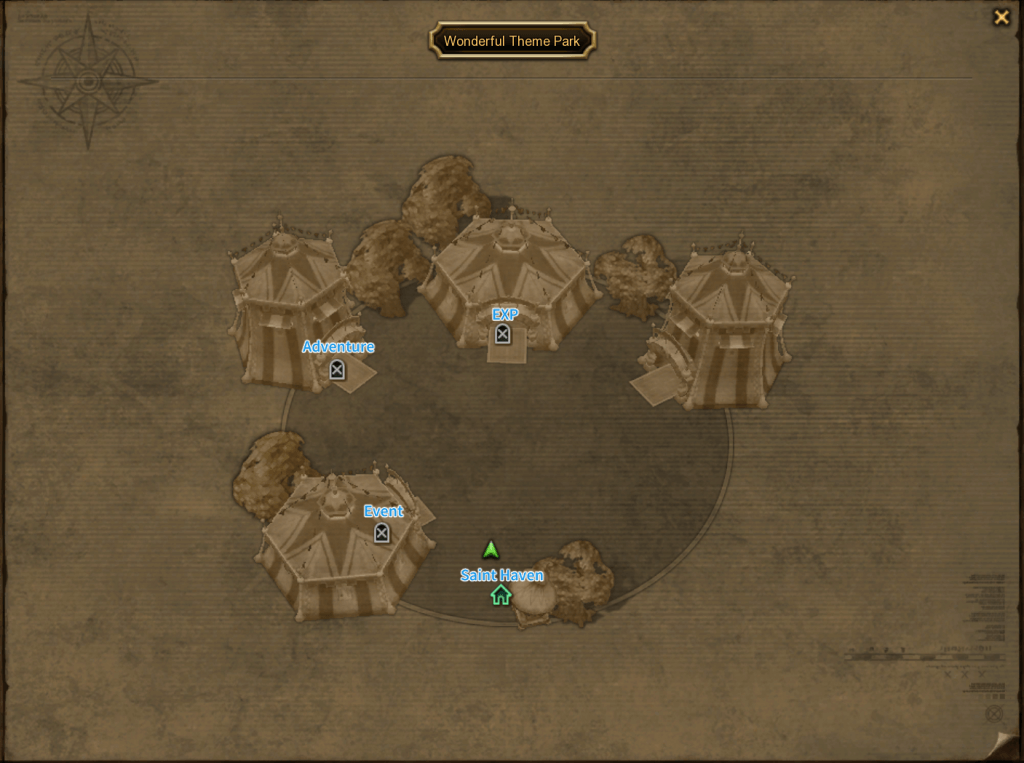
Task: Select the Saint Haven home marker
Action: pos(501,595)
